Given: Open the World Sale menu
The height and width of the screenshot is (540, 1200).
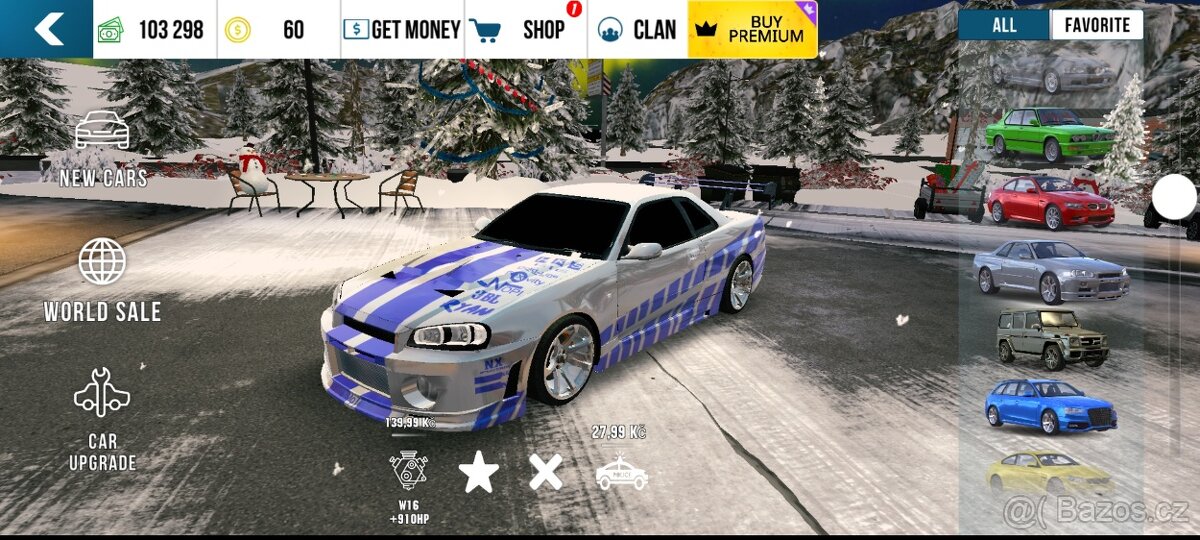Looking at the screenshot, I should (x=102, y=281).
